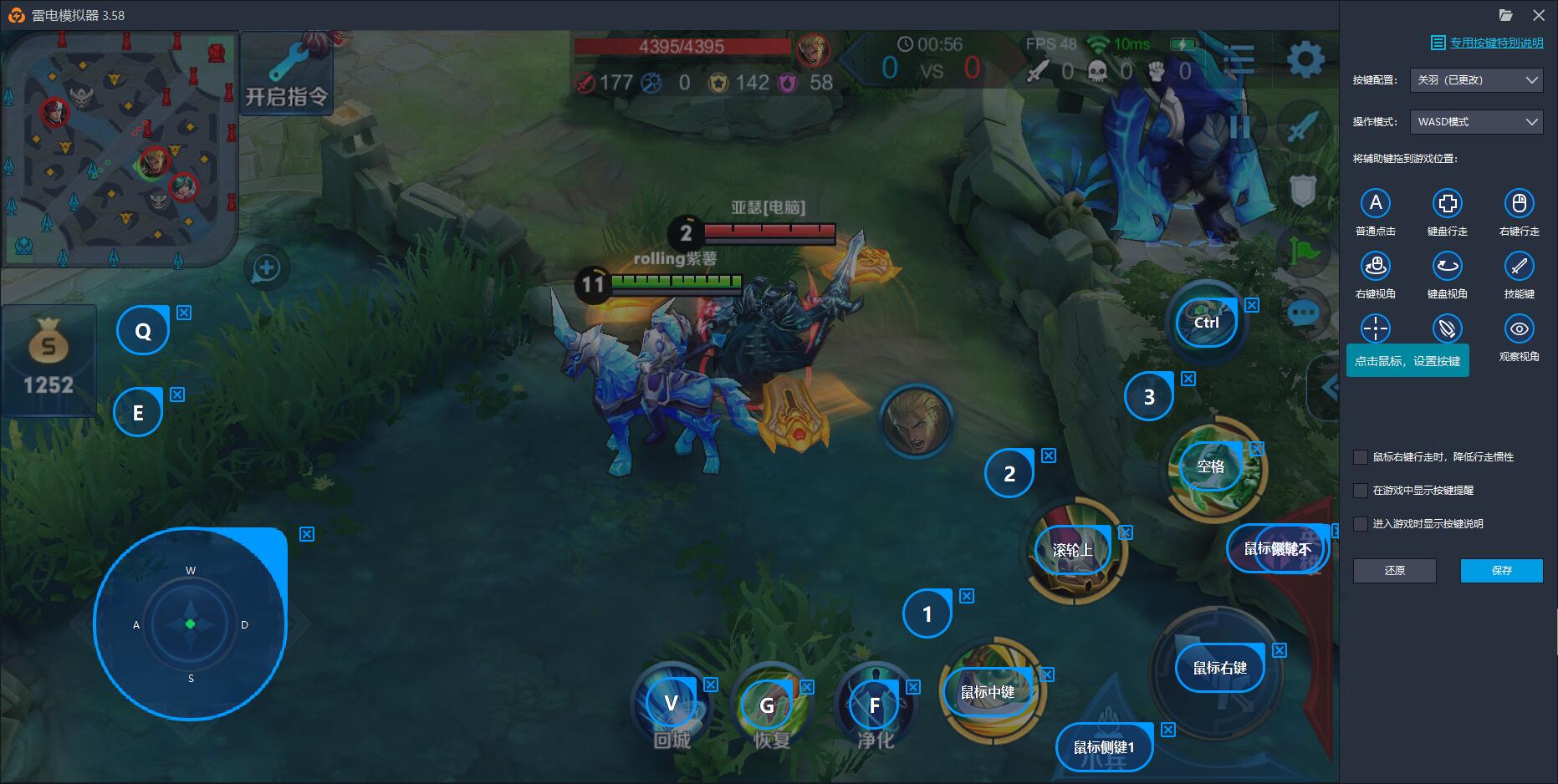Open the 操作模式 dropdown showing WASD模式

point(1476,122)
